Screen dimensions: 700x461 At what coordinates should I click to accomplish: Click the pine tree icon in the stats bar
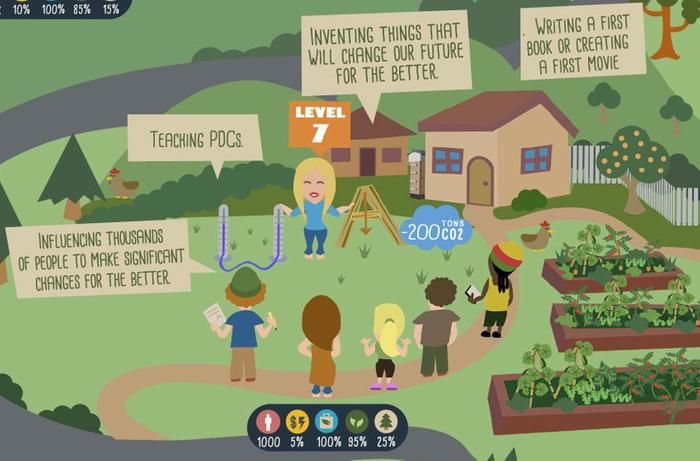(x=386, y=421)
